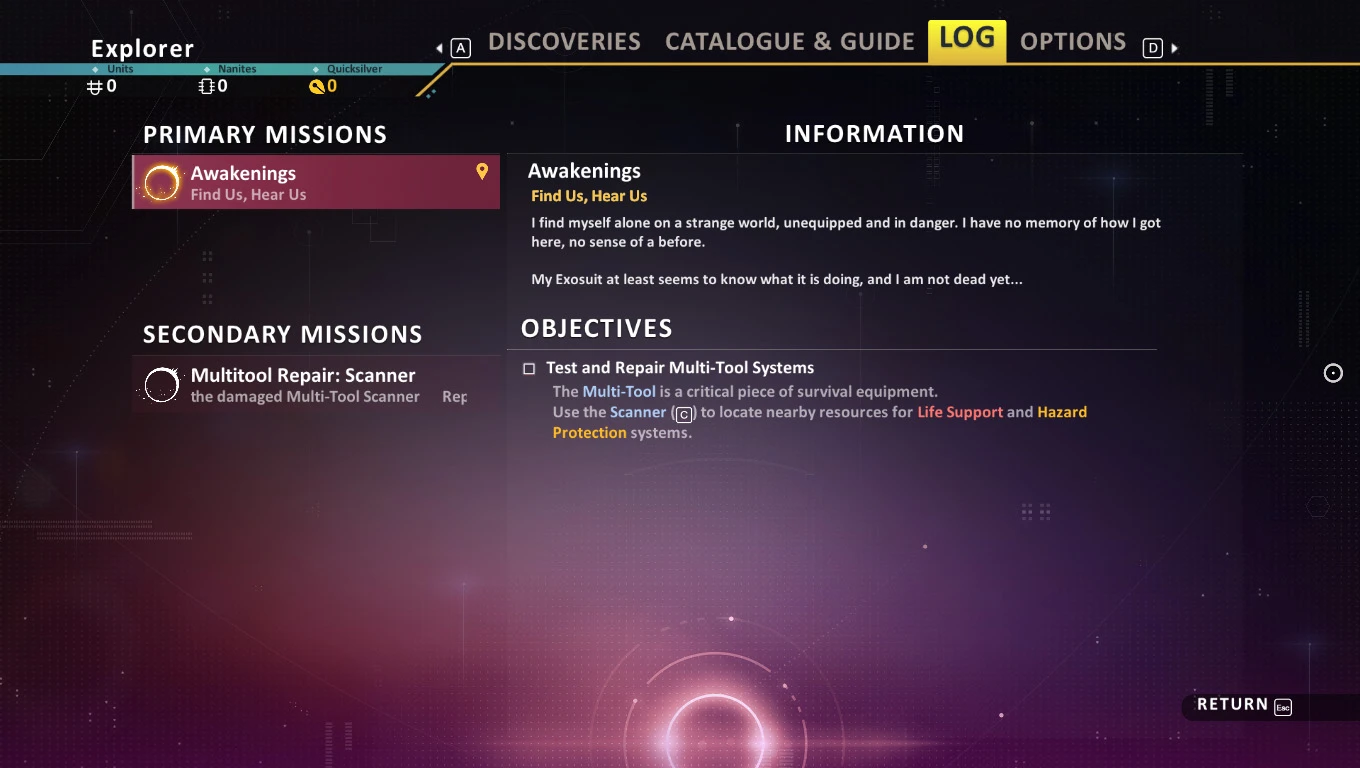Open the Catalogue & Guide tab

[x=789, y=42]
